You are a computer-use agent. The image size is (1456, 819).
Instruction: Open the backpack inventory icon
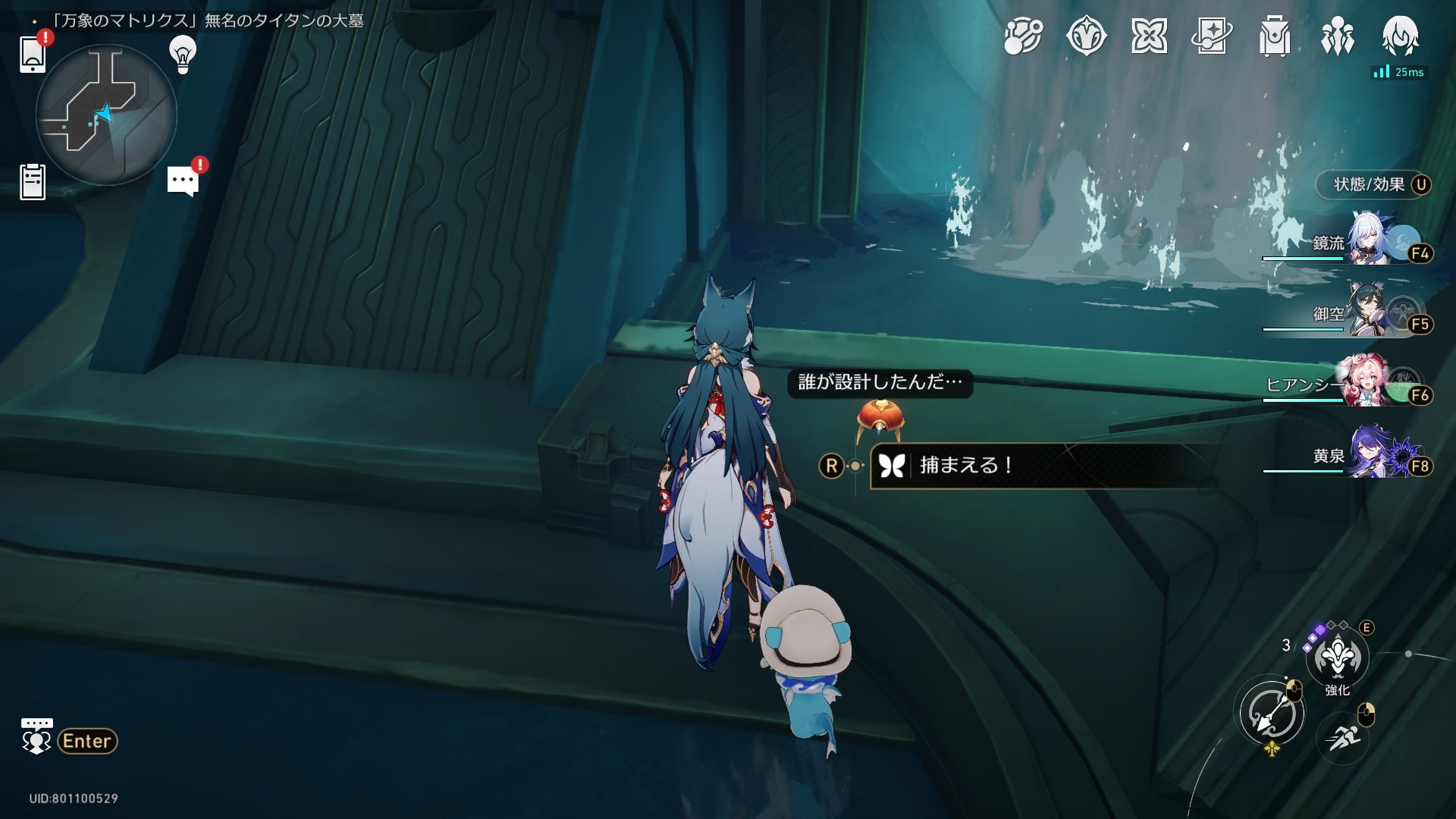pyautogui.click(x=1274, y=36)
